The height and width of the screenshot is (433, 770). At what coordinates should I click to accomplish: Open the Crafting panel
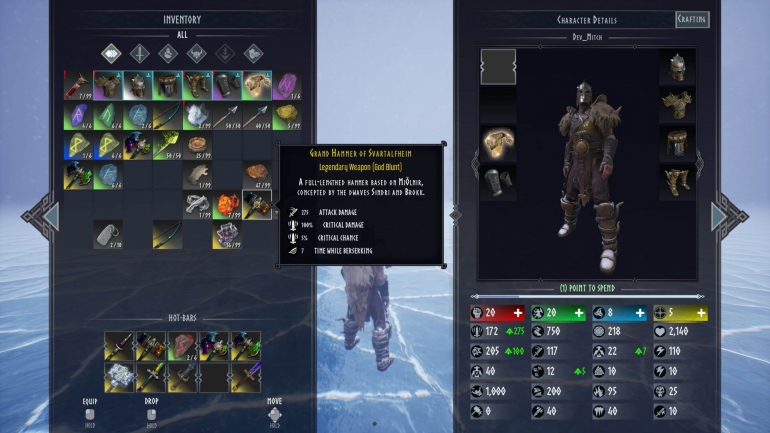(692, 20)
